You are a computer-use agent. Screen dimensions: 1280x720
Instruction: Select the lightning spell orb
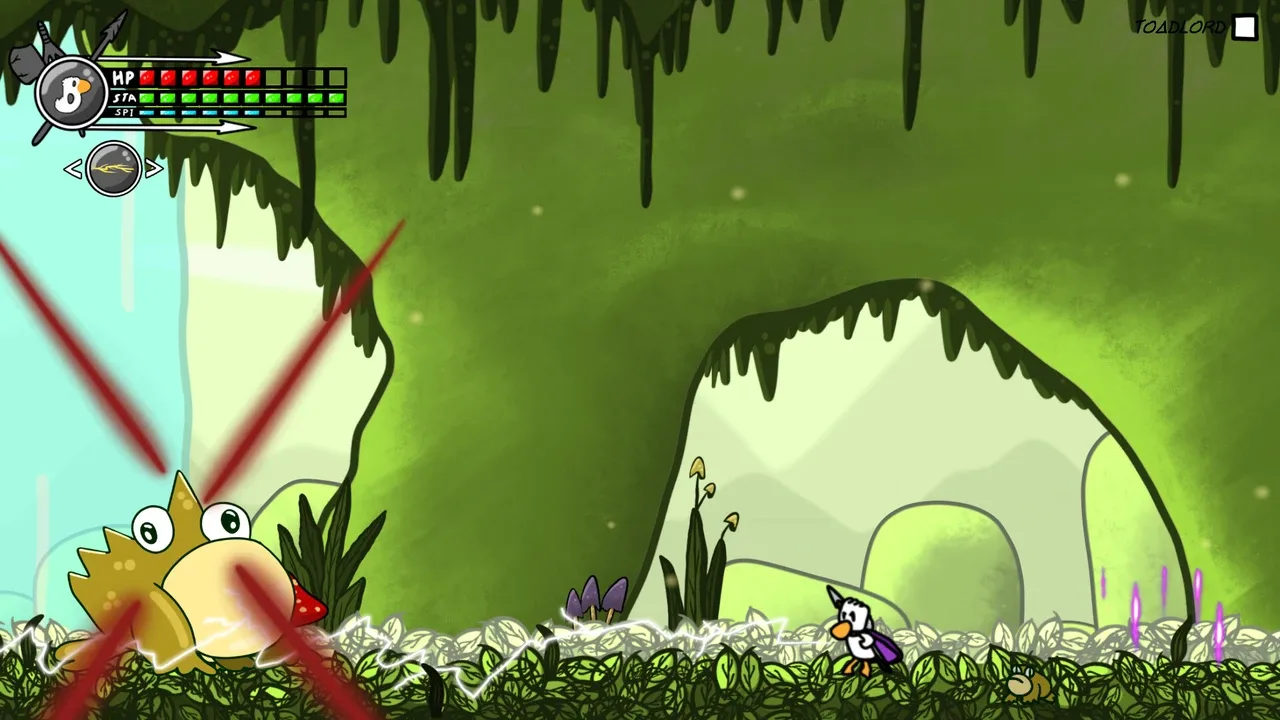point(113,169)
